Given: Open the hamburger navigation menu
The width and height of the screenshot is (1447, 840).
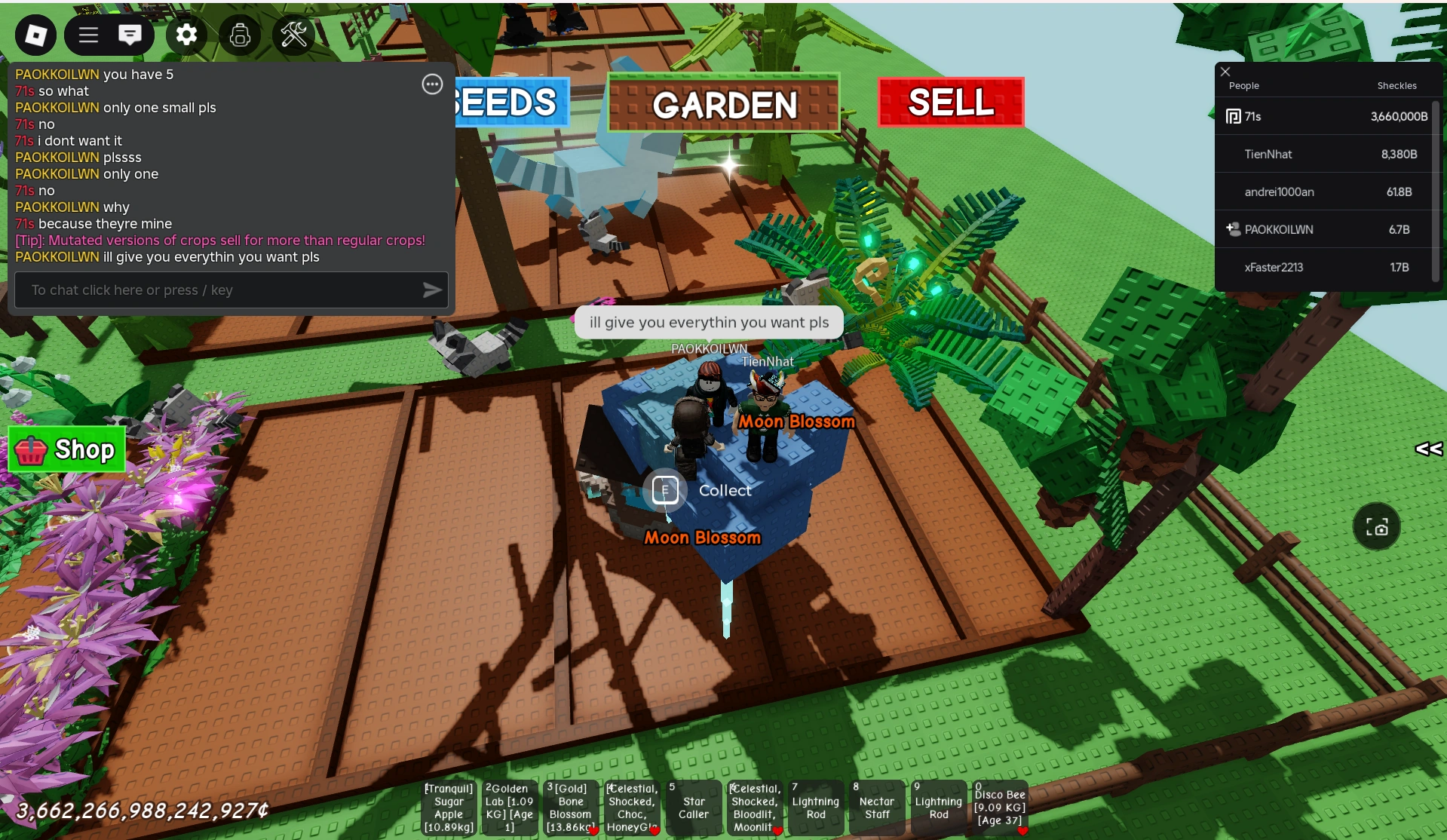Looking at the screenshot, I should point(87,35).
